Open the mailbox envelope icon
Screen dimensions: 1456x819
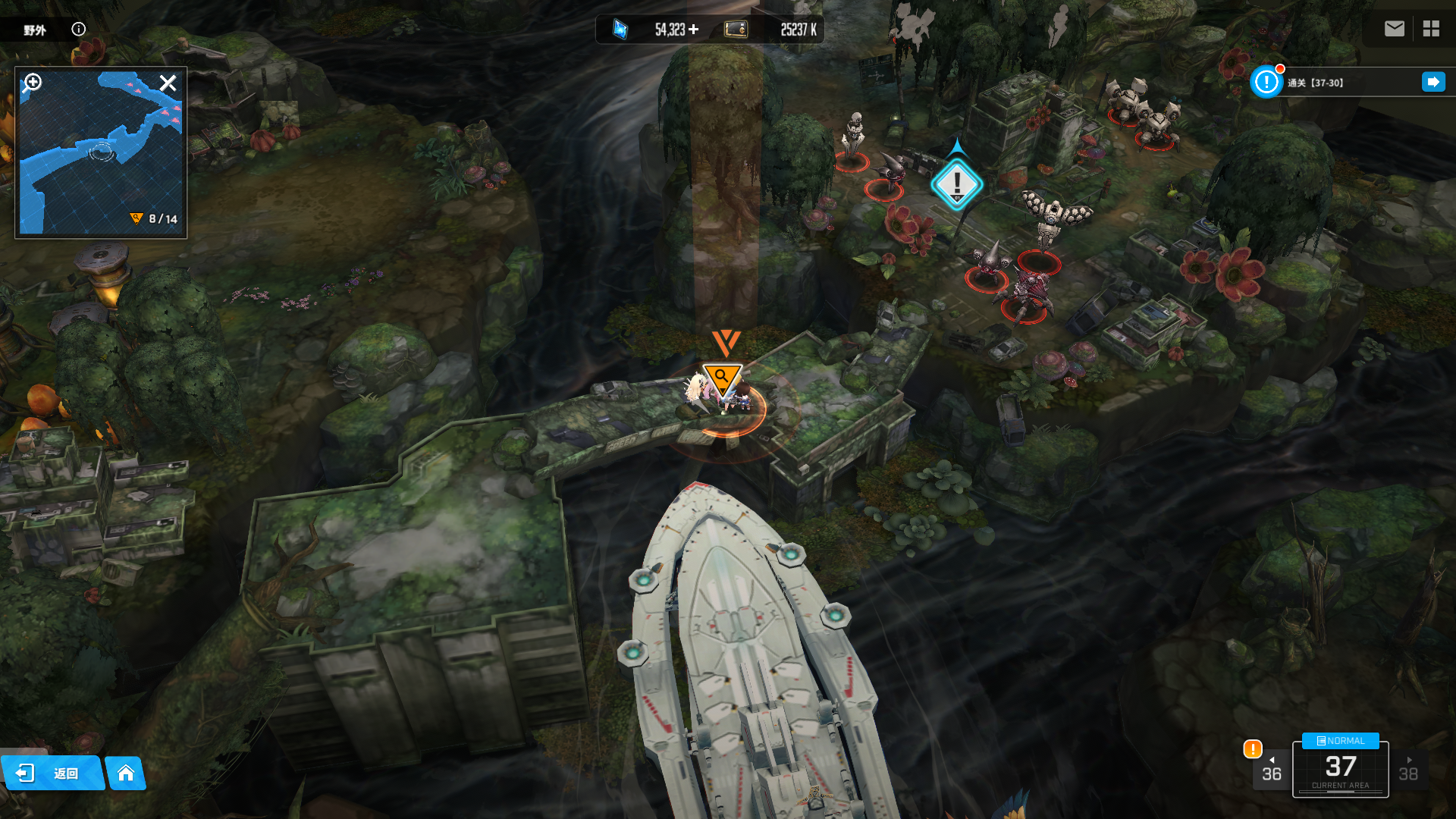(1394, 29)
